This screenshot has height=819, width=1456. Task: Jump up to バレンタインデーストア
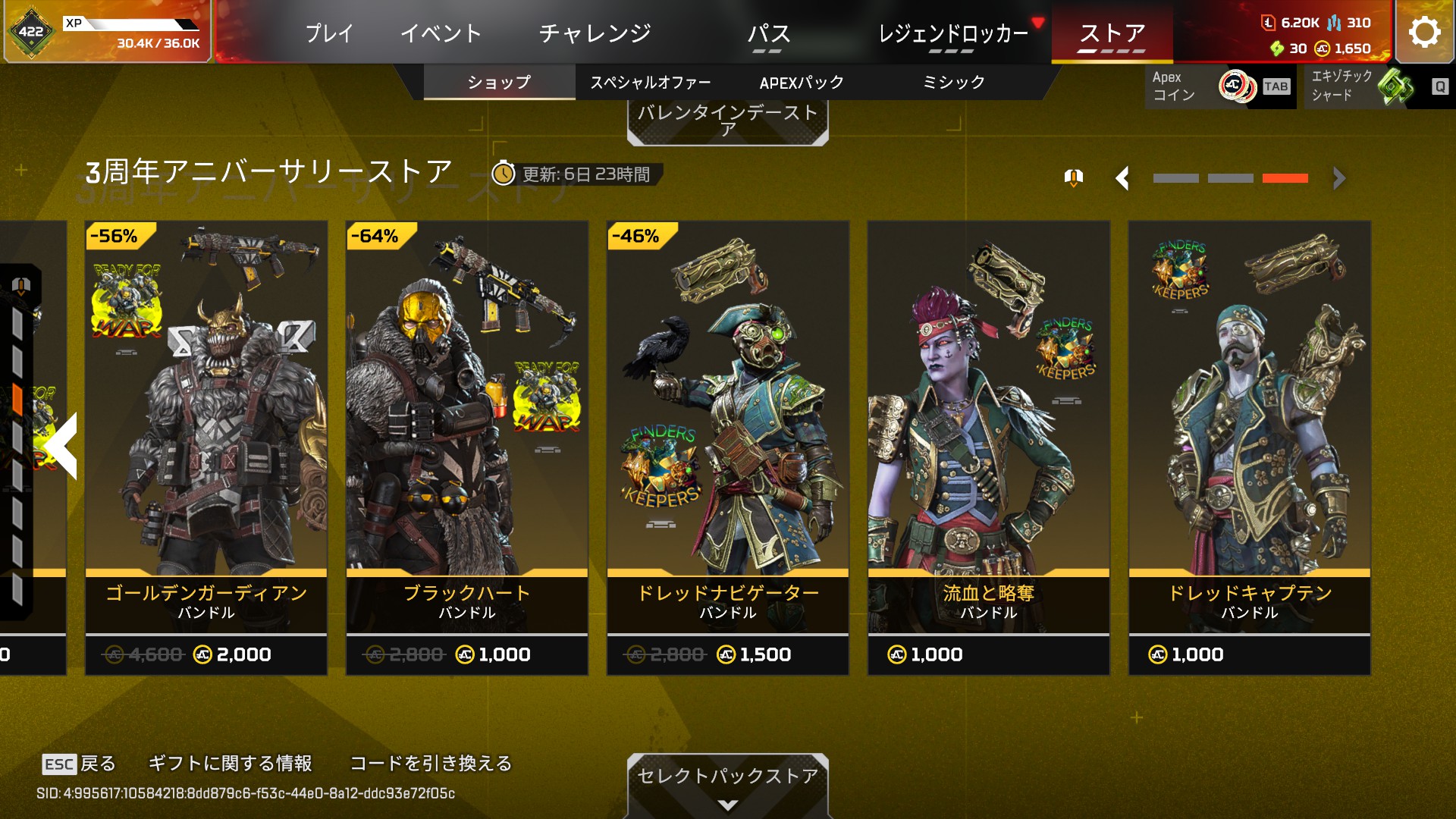point(727,121)
